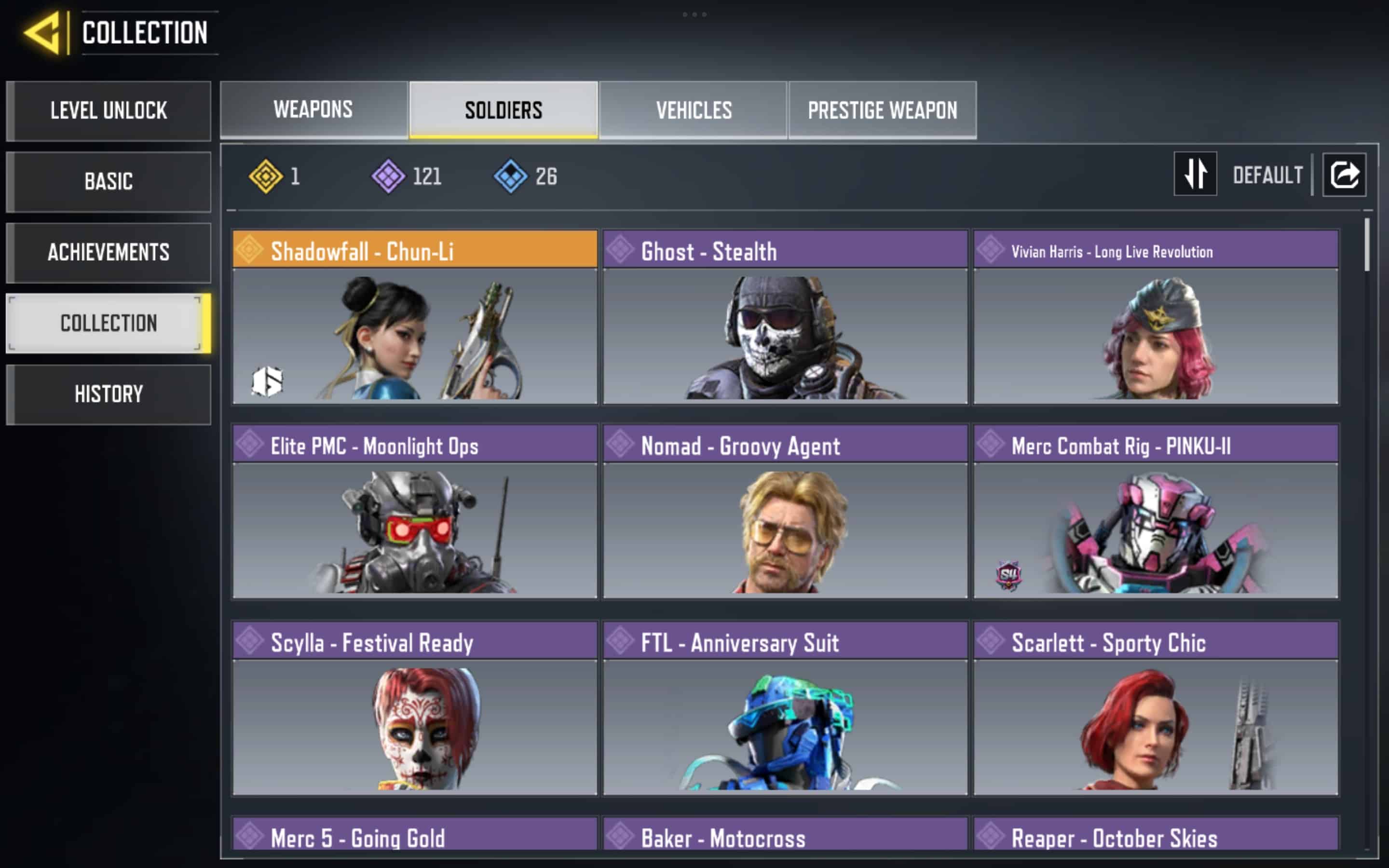
Task: Click the share icon button
Action: click(1344, 175)
